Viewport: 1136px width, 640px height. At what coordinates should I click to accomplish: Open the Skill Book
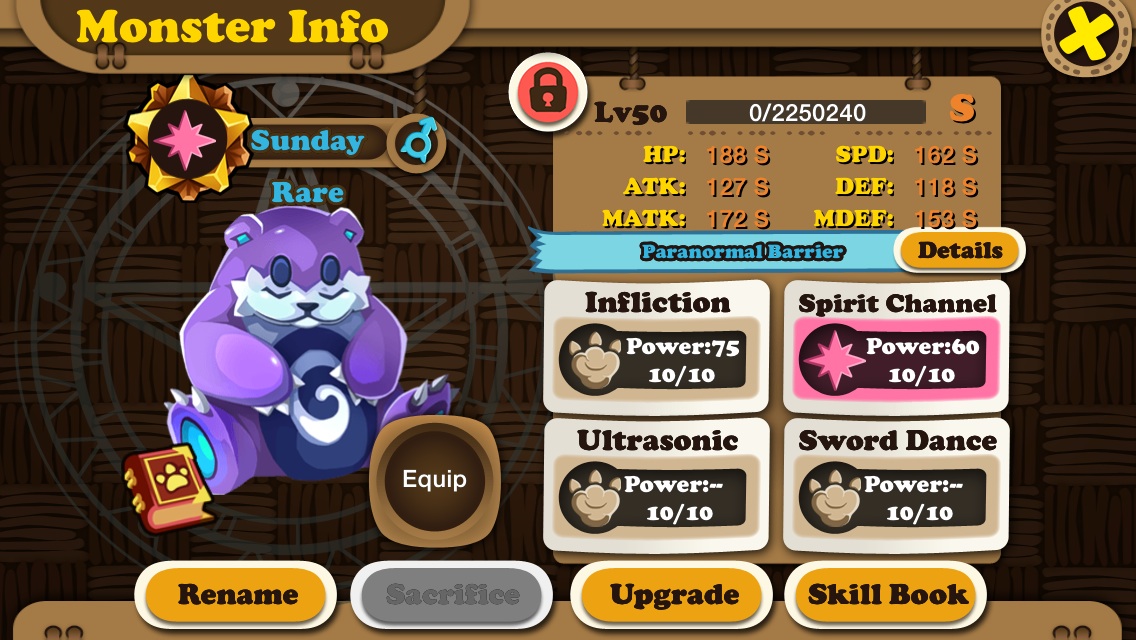coord(888,595)
